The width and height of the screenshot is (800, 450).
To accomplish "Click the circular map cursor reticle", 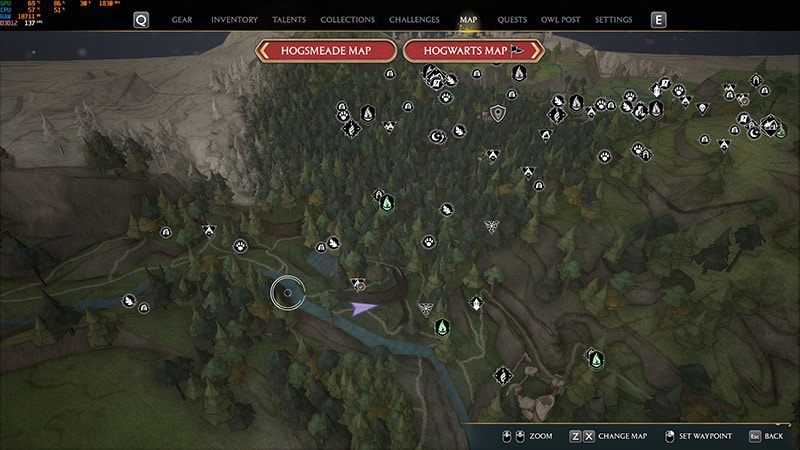I will pyautogui.click(x=288, y=293).
